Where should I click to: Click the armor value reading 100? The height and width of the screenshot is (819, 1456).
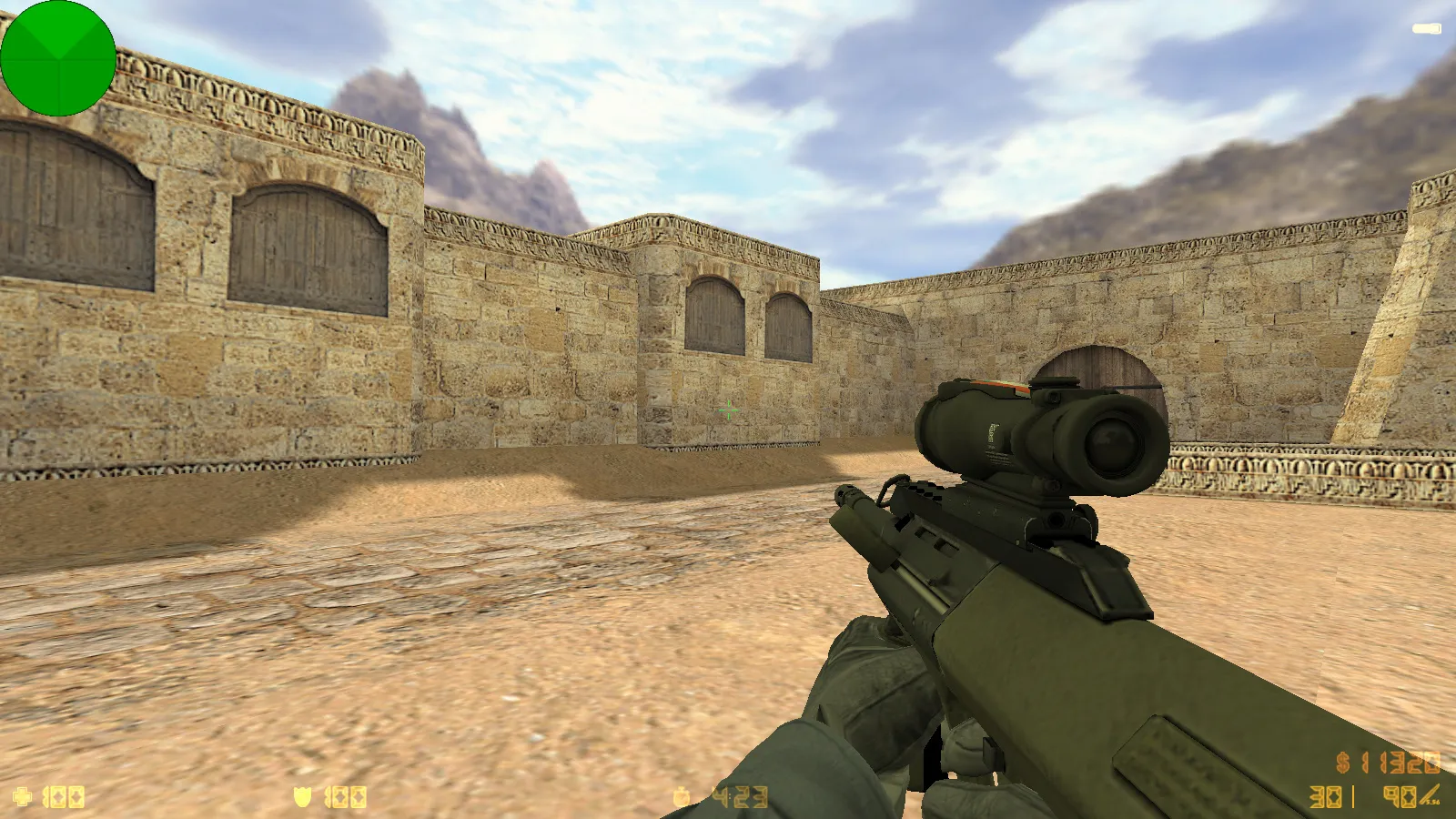tap(344, 795)
